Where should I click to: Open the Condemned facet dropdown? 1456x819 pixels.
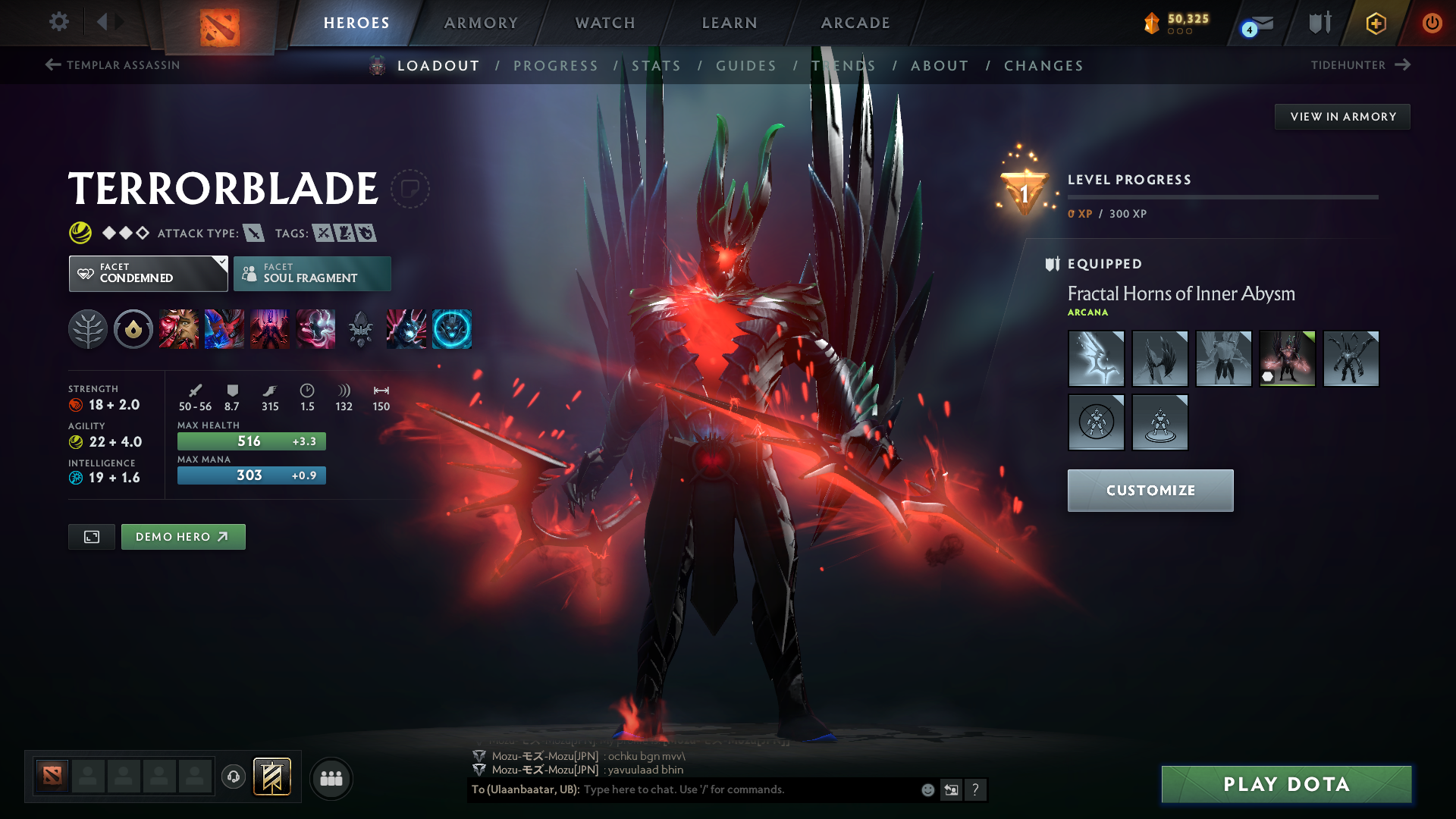148,273
